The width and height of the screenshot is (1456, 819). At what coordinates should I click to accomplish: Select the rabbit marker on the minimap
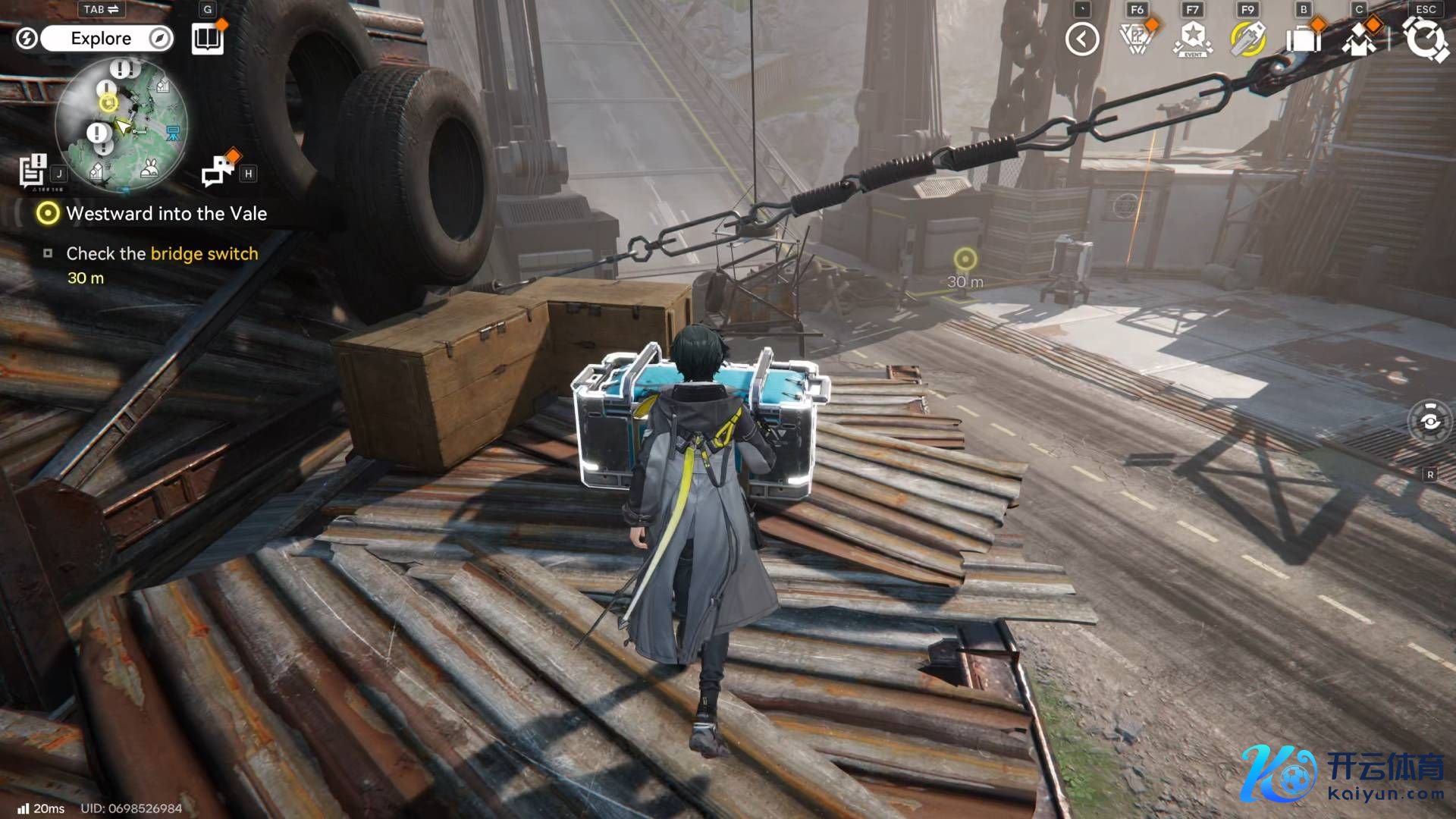point(149,167)
